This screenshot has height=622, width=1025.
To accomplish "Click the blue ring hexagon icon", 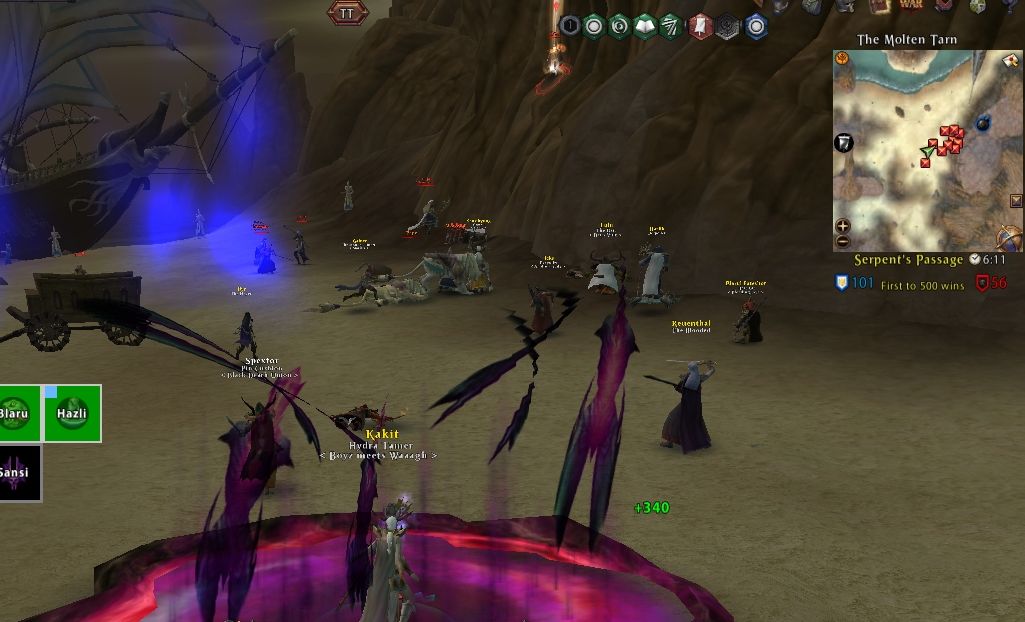I will coord(756,26).
